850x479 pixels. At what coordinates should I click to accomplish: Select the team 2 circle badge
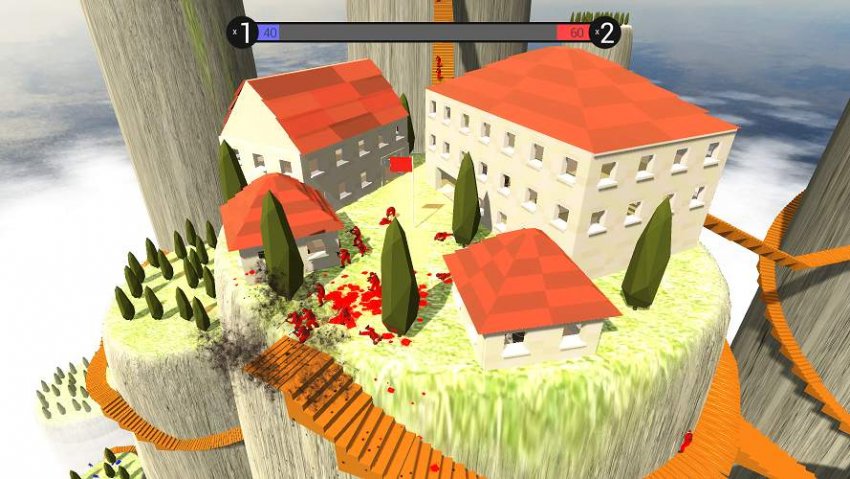605,32
